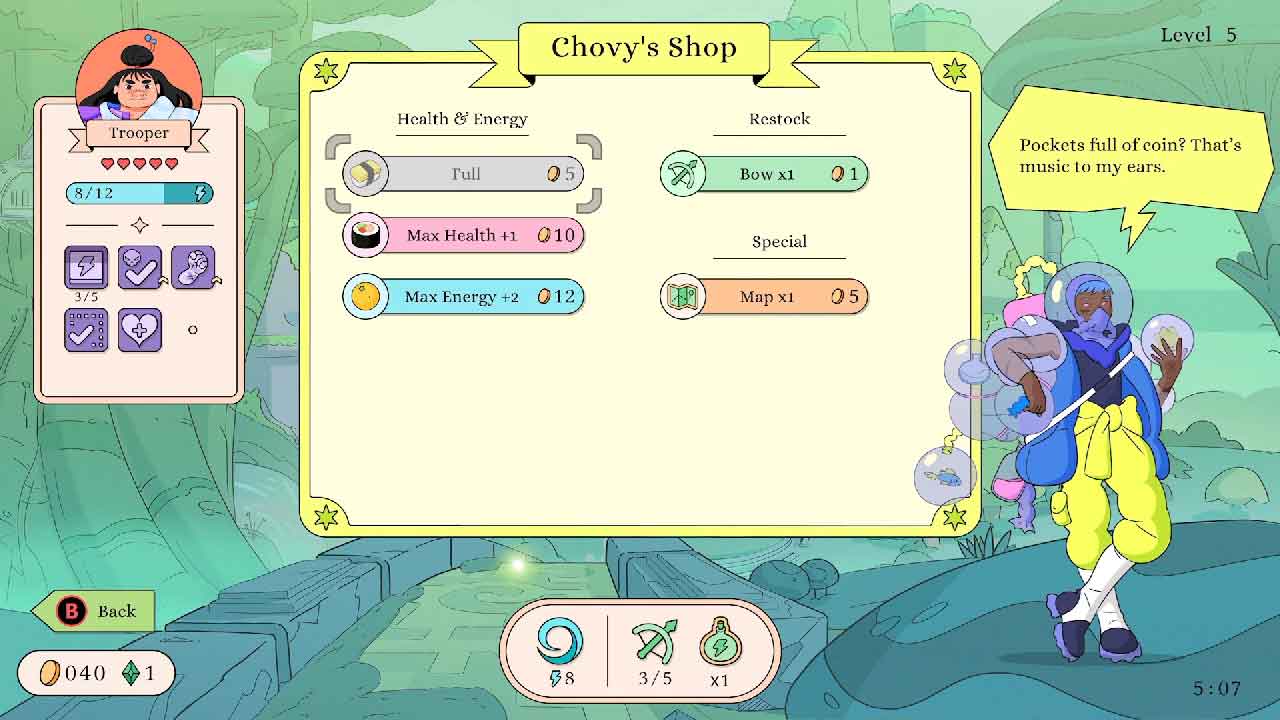Select the lightning bolt battery perk icon

pyautogui.click(x=86, y=267)
